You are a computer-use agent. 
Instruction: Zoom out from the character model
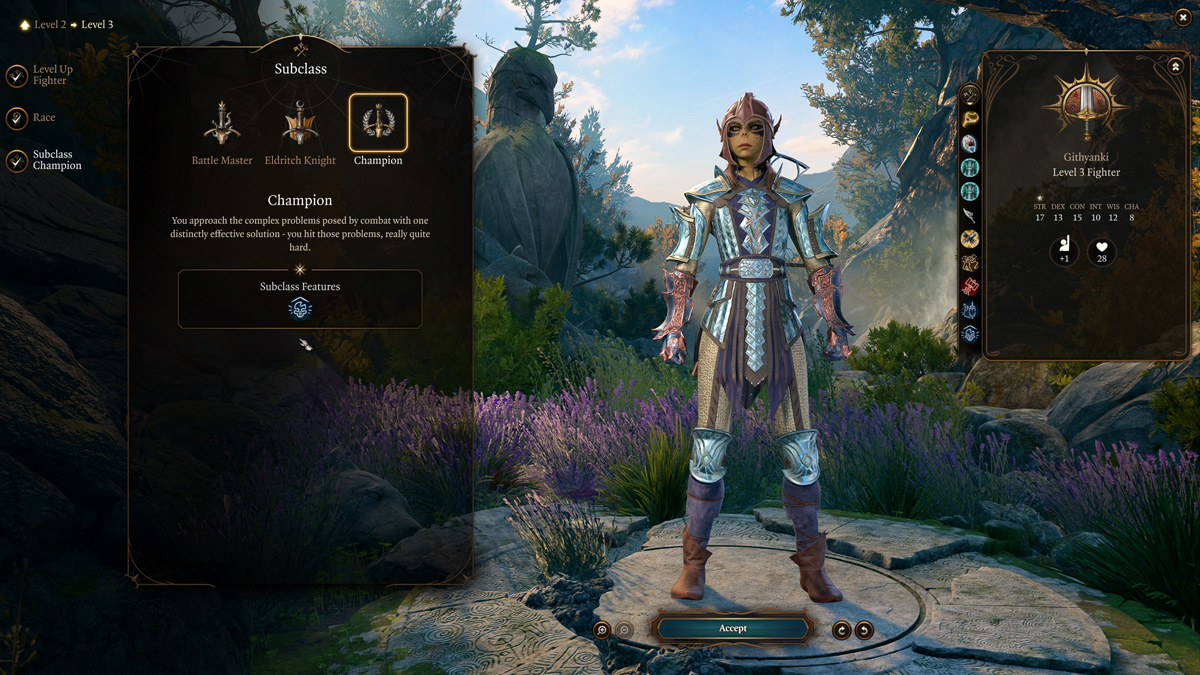pos(625,630)
